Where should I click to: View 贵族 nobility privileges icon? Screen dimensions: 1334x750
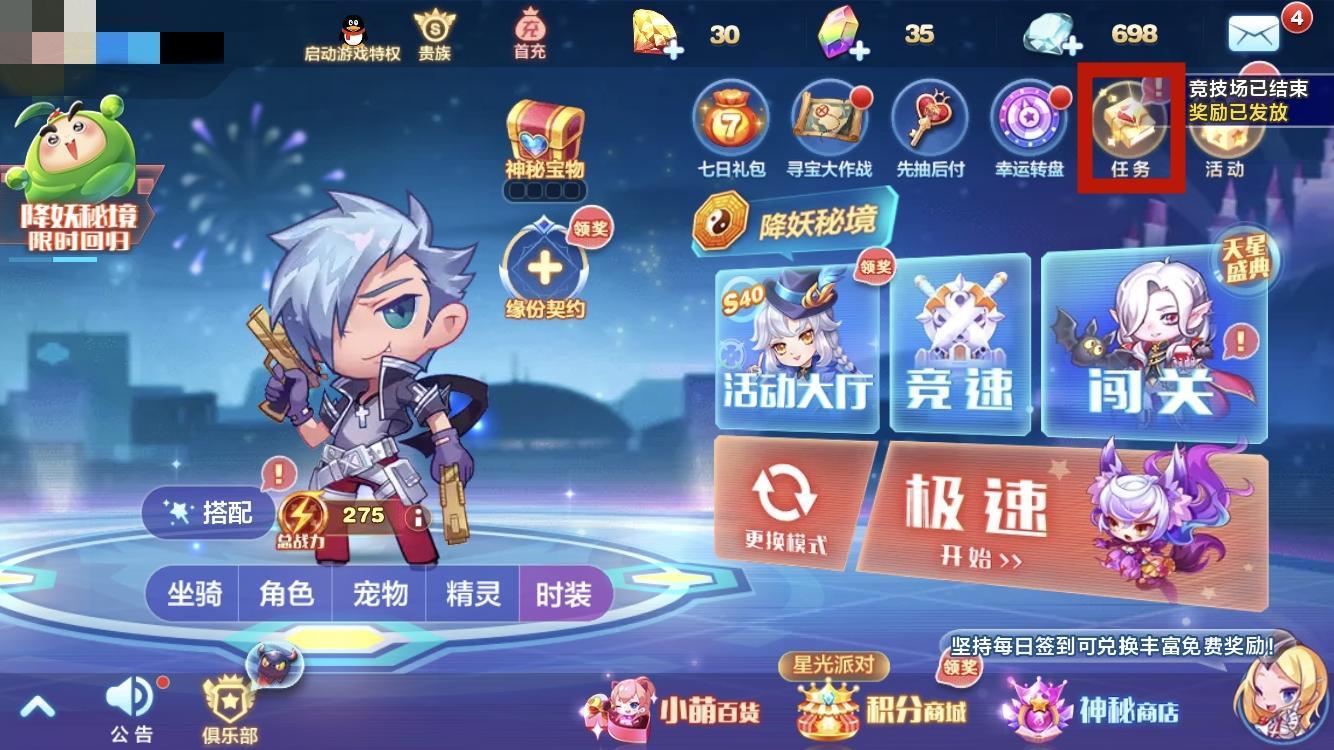pos(436,30)
